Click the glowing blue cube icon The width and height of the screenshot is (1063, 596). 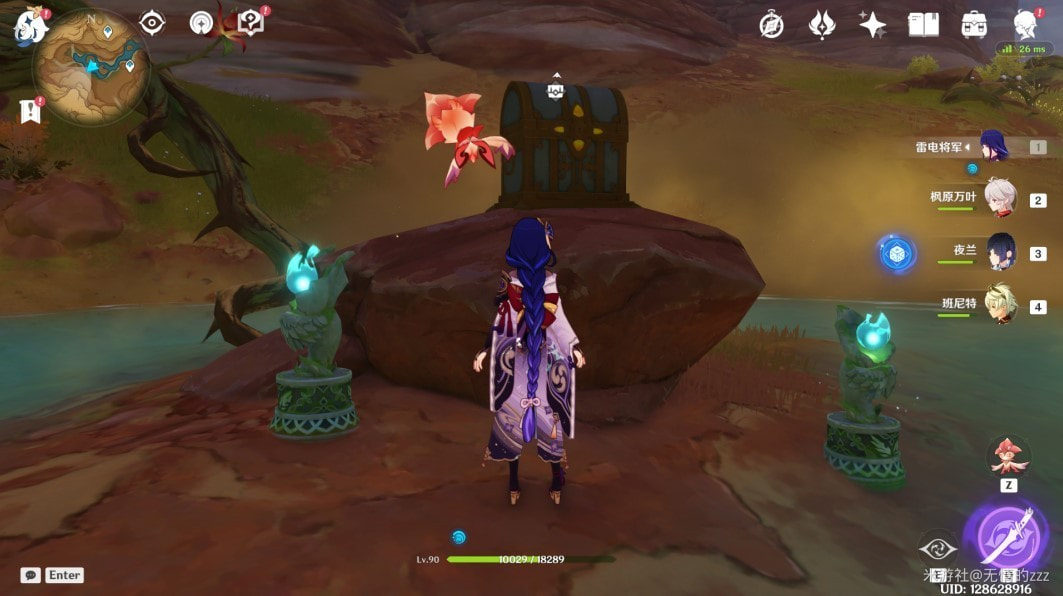[897, 253]
